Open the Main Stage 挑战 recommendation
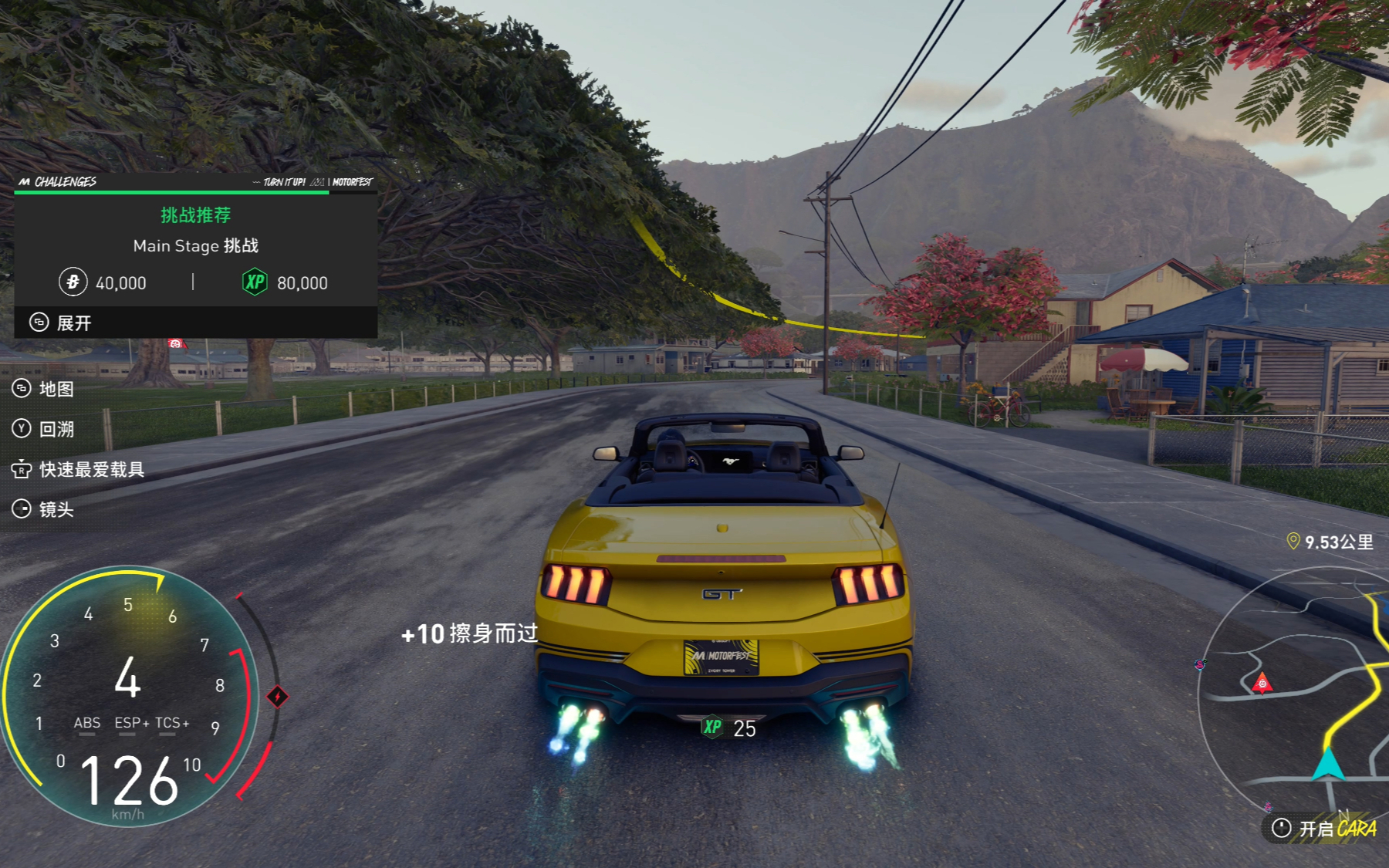The image size is (1389, 868). 195,245
